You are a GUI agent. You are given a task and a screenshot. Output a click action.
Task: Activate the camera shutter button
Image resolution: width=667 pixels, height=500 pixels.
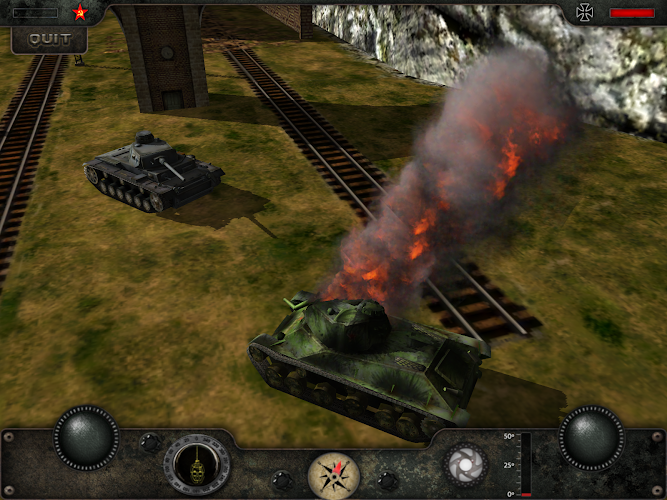pos(463,464)
